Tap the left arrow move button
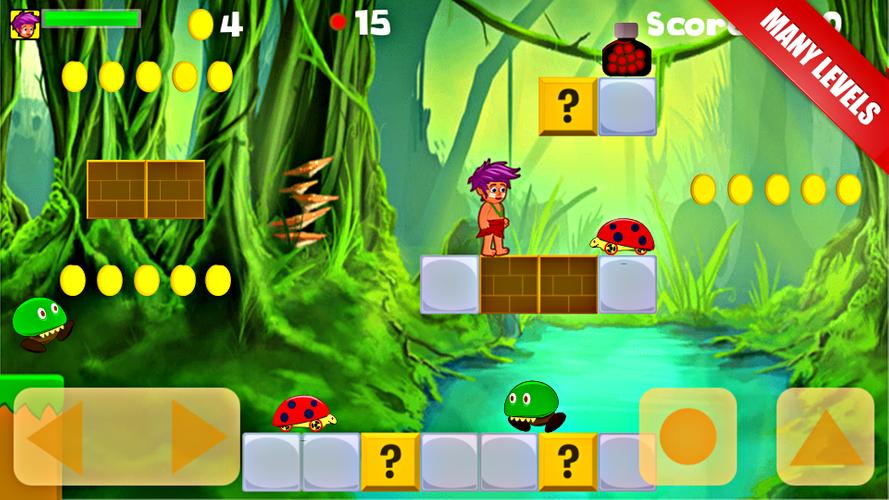This screenshot has width=889, height=500. pyautogui.click(x=56, y=436)
